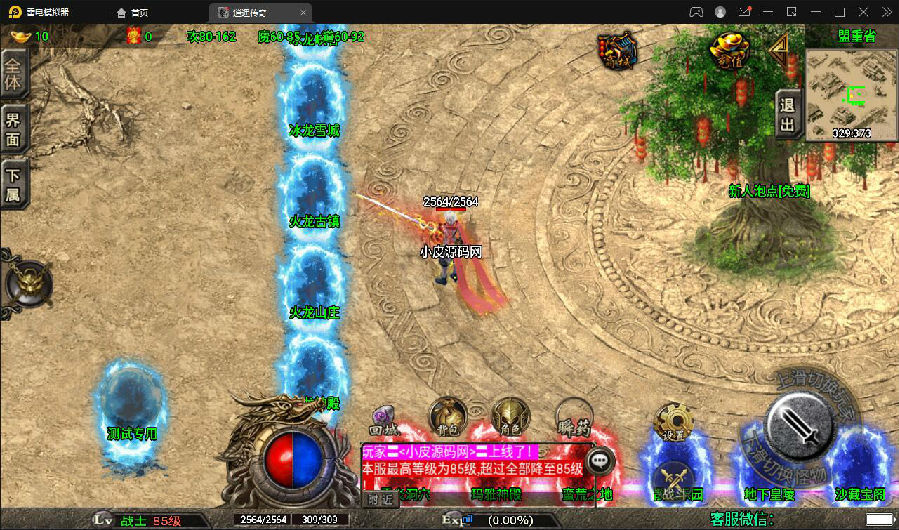Open the chat speech bubble button
The image size is (899, 530).
tap(601, 461)
